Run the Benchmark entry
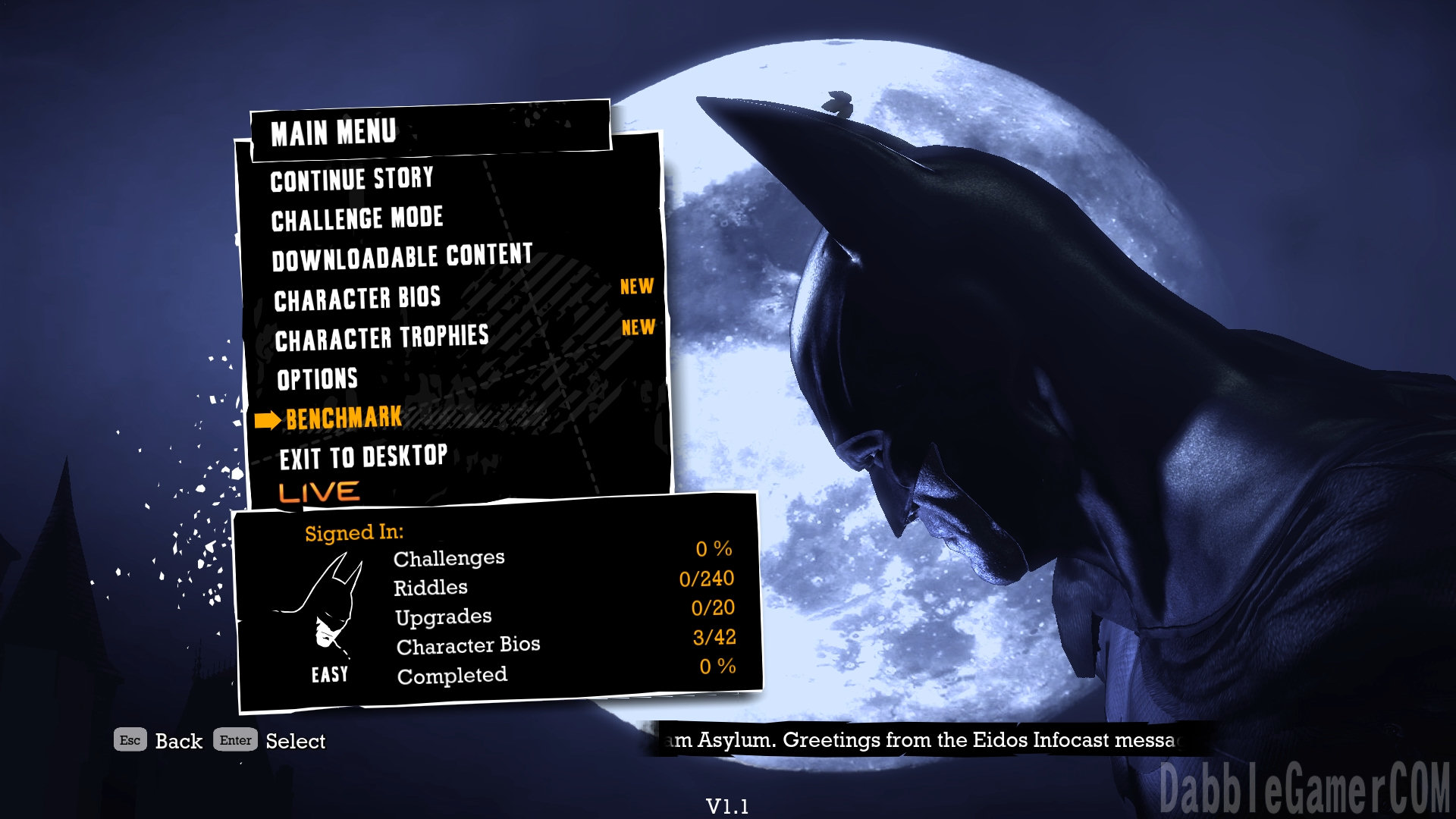Viewport: 1456px width, 819px height. pos(344,418)
